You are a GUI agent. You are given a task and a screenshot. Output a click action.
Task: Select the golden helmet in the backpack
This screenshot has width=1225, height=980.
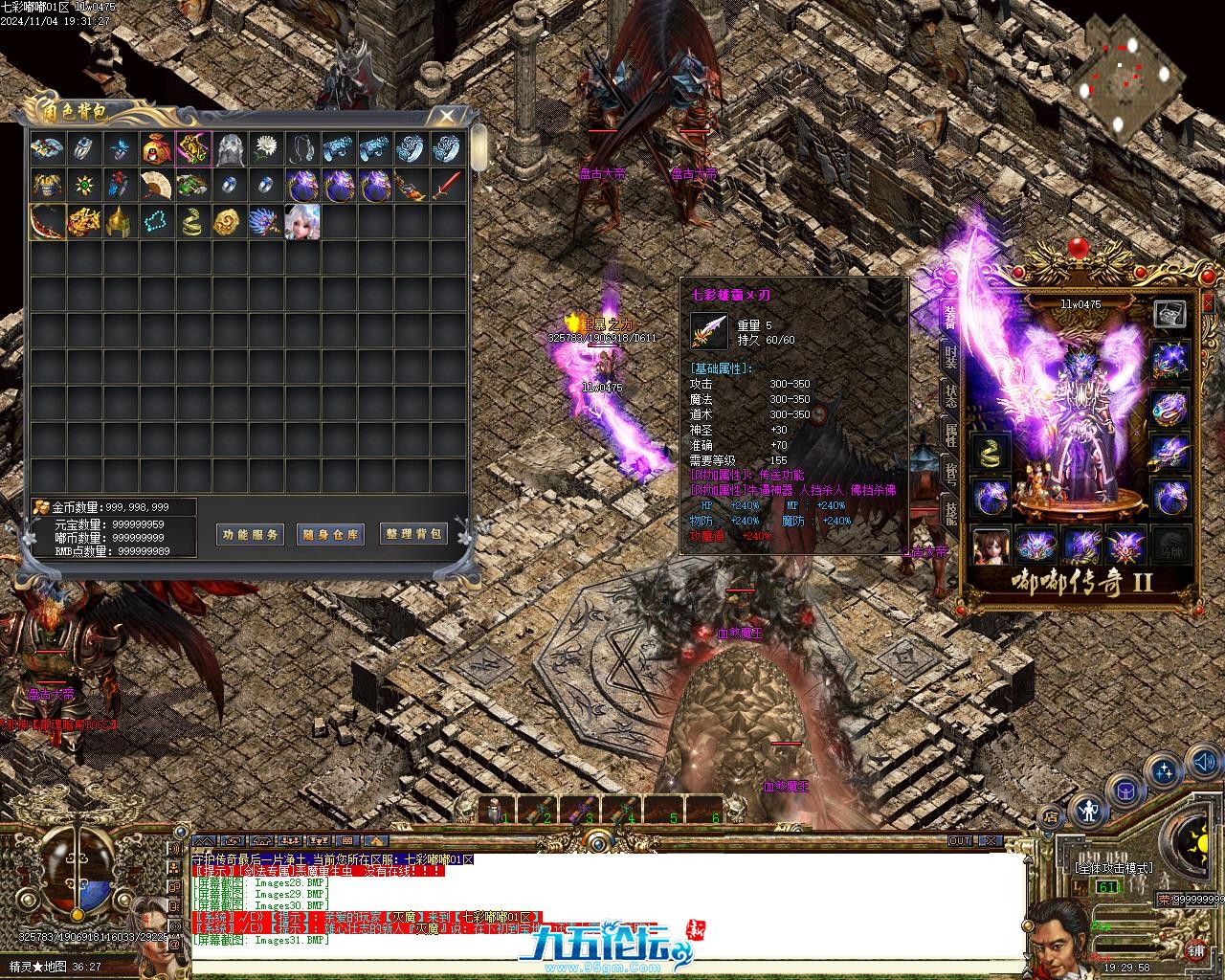click(121, 221)
